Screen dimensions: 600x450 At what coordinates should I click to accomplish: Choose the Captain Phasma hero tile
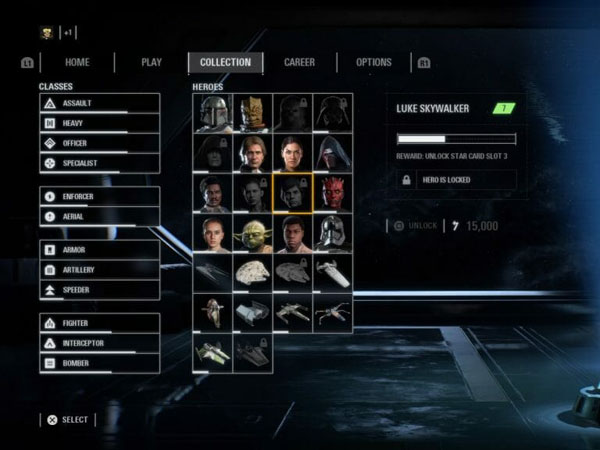coord(333,234)
